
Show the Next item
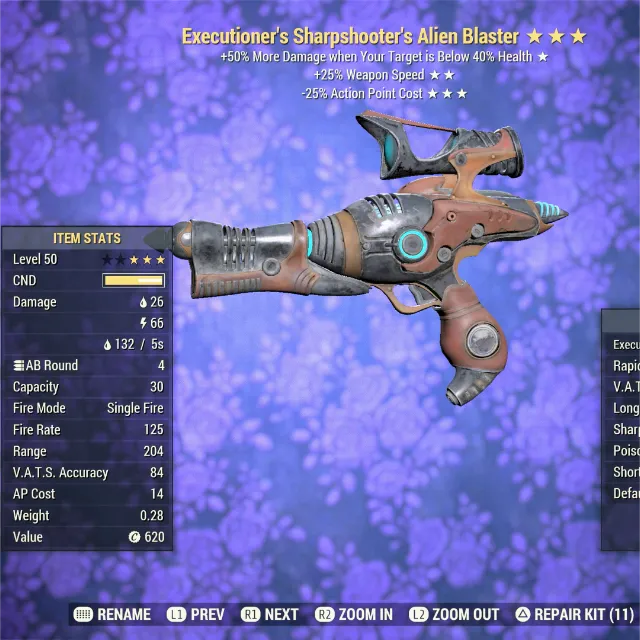[x=270, y=614]
